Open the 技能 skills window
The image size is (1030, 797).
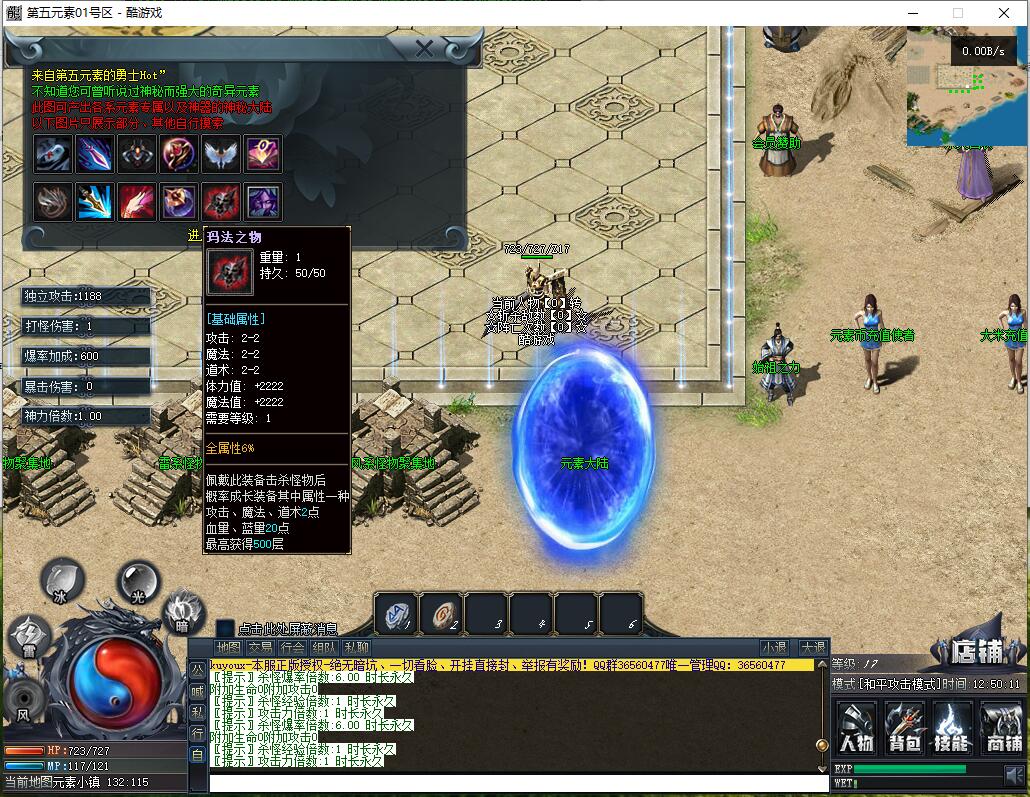952,727
